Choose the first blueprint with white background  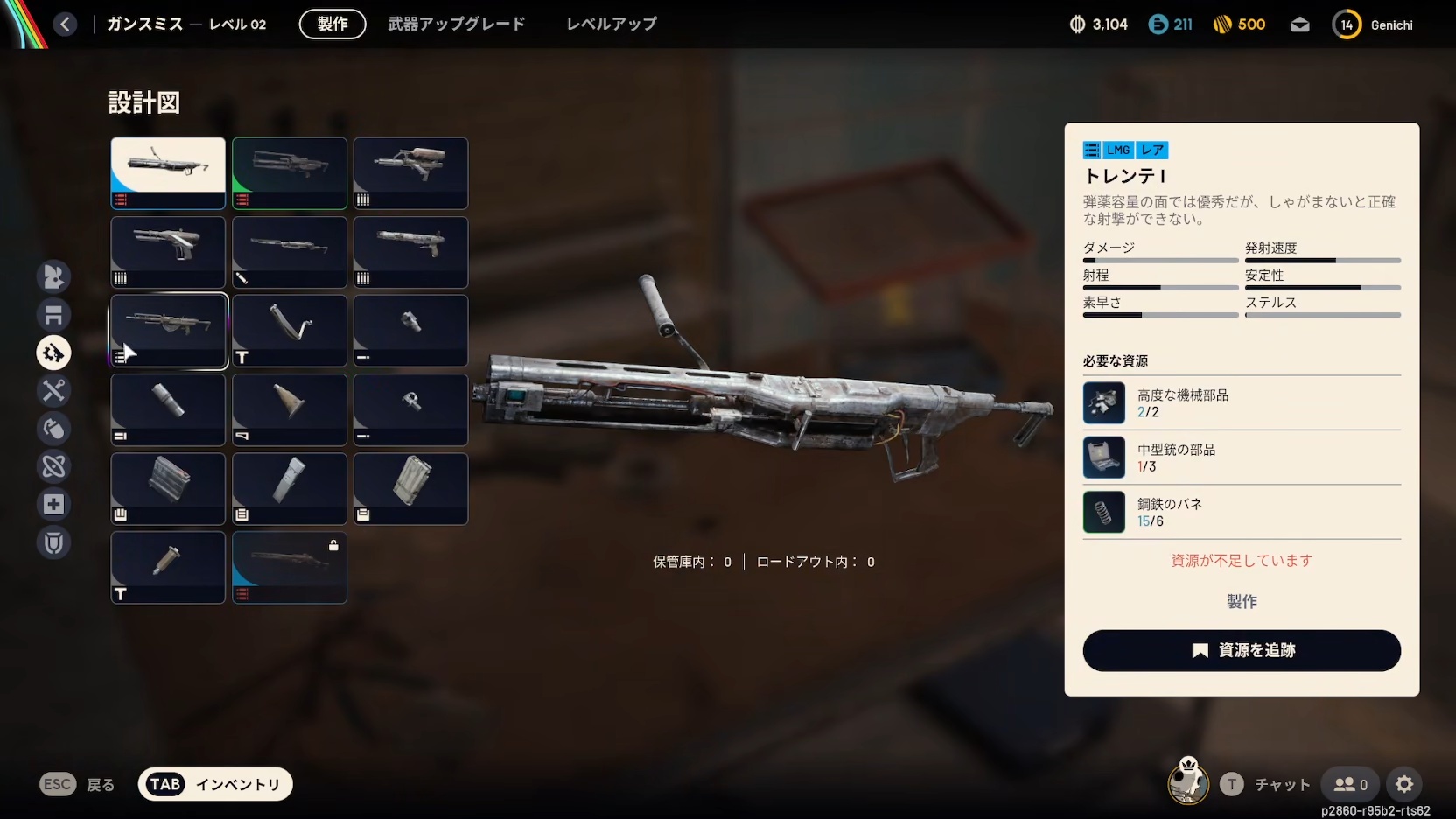[x=168, y=172]
